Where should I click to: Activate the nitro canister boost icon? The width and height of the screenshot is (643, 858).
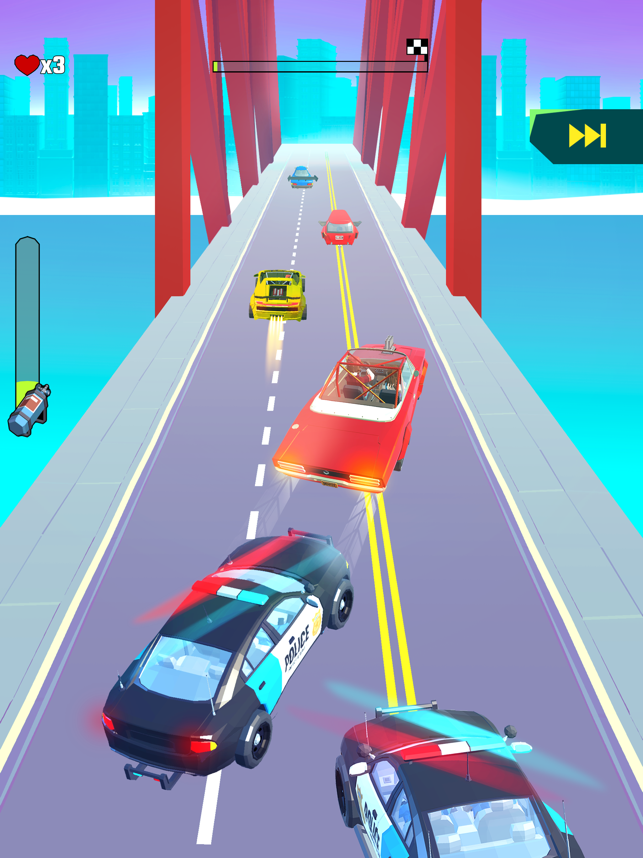pyautogui.click(x=28, y=409)
